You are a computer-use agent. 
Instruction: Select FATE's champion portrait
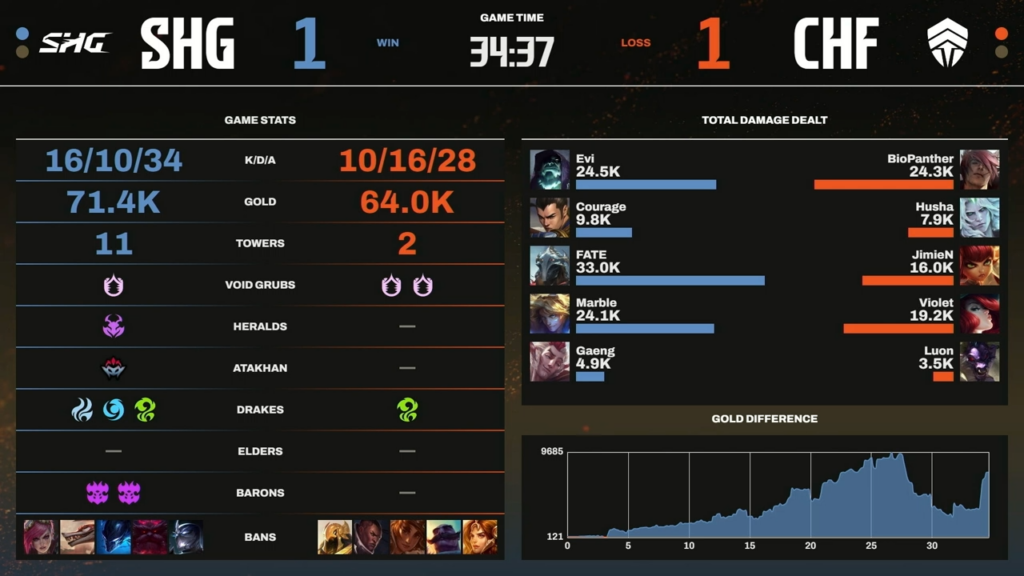(549, 265)
